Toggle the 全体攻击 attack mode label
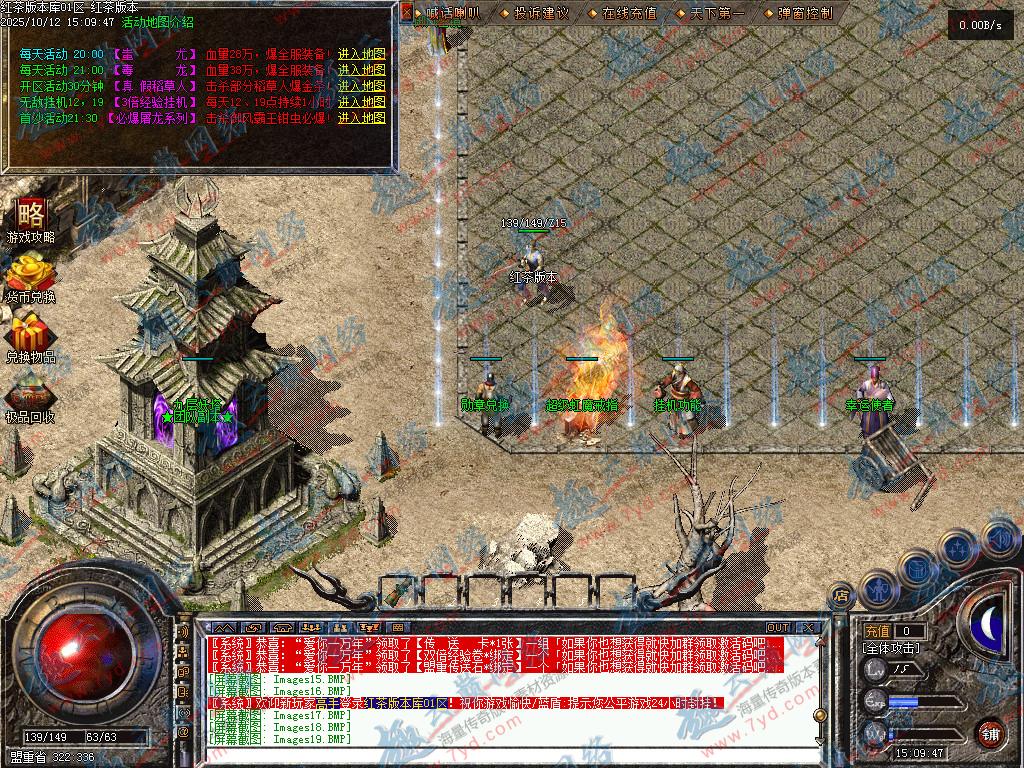This screenshot has height=768, width=1024. pyautogui.click(x=892, y=648)
